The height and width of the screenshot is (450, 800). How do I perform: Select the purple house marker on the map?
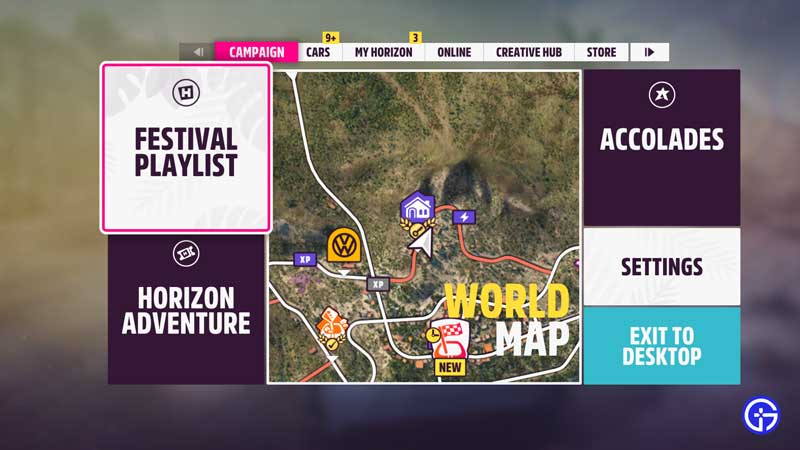415,208
